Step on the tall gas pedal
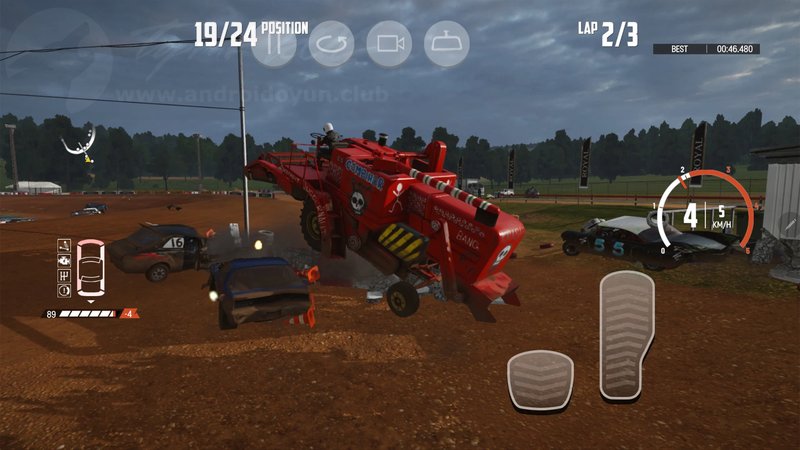Screen dimensions: 800x450 [626, 334]
